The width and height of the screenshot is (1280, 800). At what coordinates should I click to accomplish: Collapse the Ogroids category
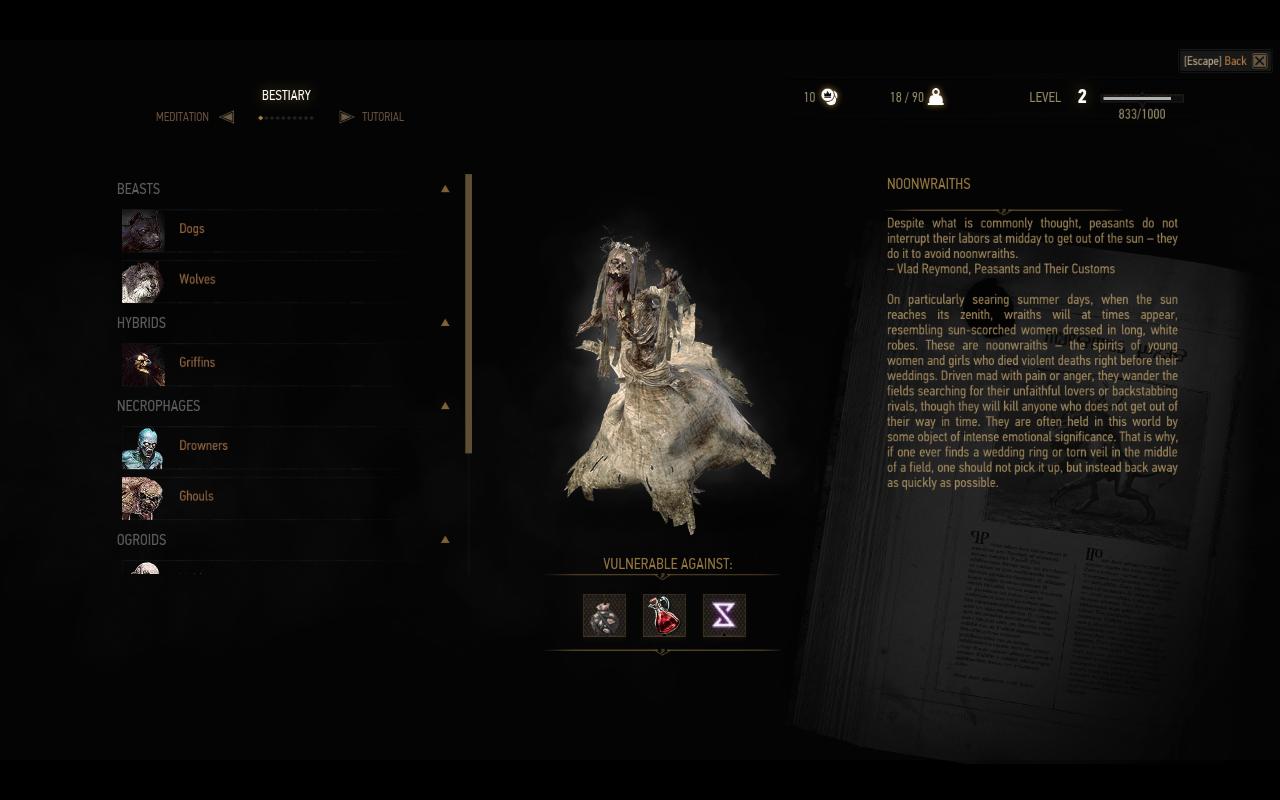tap(445, 540)
